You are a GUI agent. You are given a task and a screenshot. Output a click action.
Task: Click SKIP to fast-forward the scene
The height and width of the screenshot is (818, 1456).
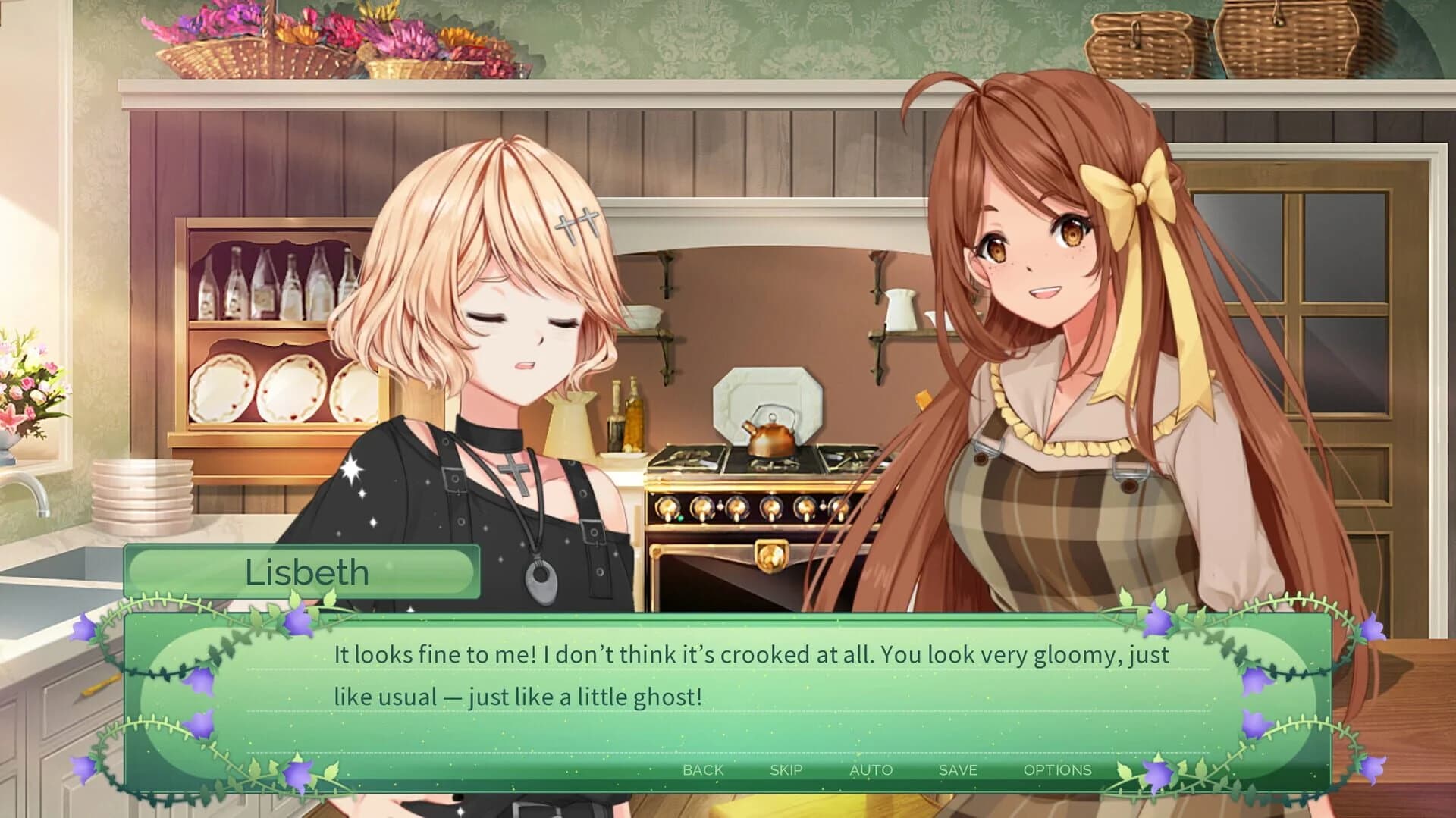(x=786, y=769)
